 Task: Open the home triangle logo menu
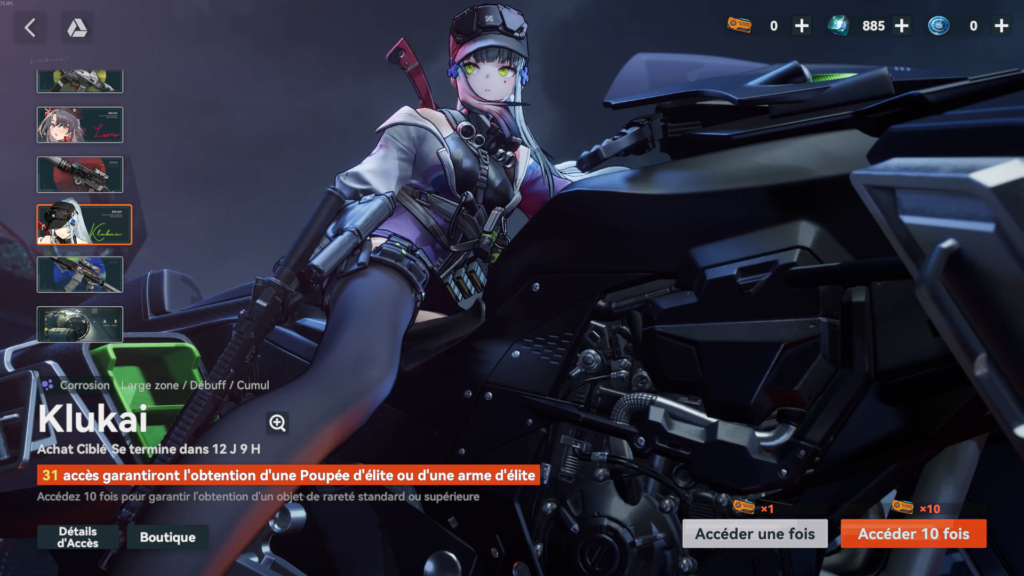(77, 28)
